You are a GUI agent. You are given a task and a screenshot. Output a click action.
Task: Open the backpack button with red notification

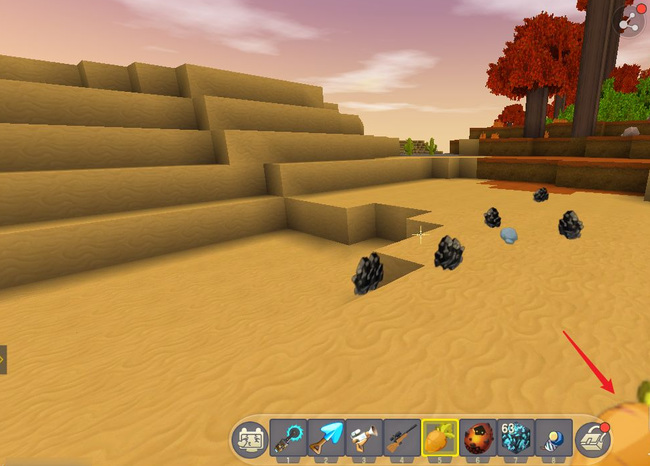point(593,438)
